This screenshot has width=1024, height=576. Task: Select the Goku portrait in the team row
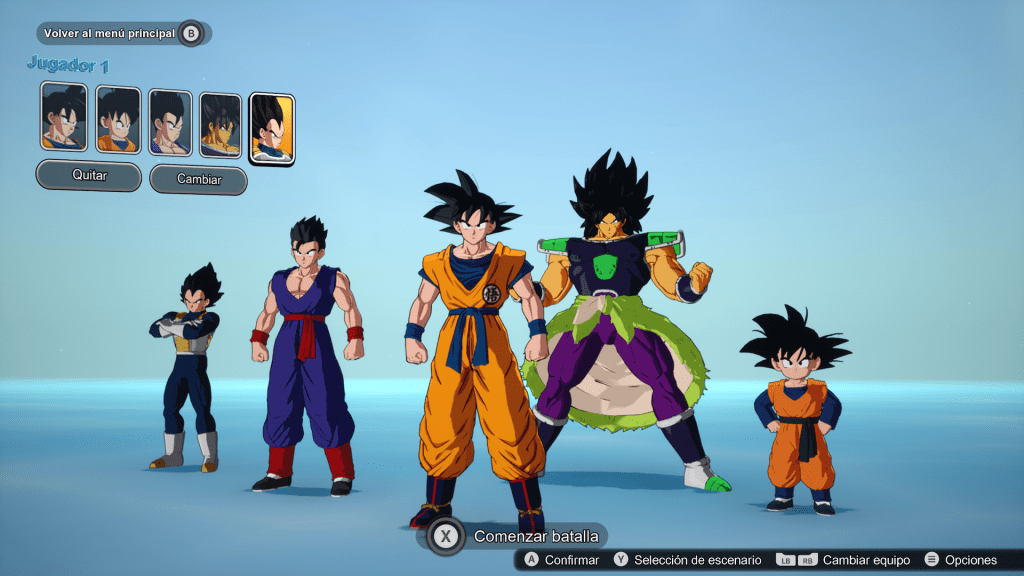[64, 117]
